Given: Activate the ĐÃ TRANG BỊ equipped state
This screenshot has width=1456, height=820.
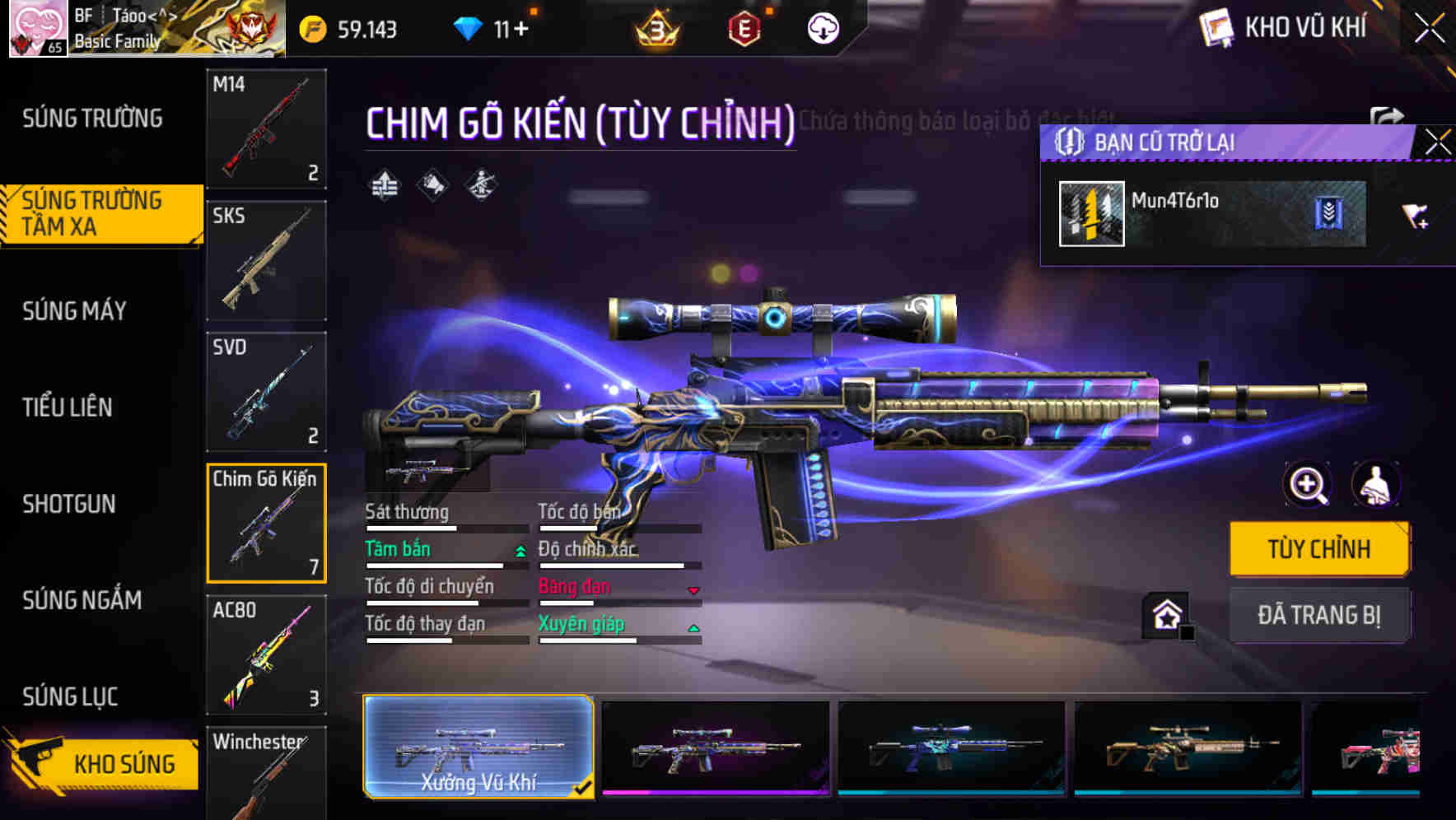Looking at the screenshot, I should [1319, 615].
